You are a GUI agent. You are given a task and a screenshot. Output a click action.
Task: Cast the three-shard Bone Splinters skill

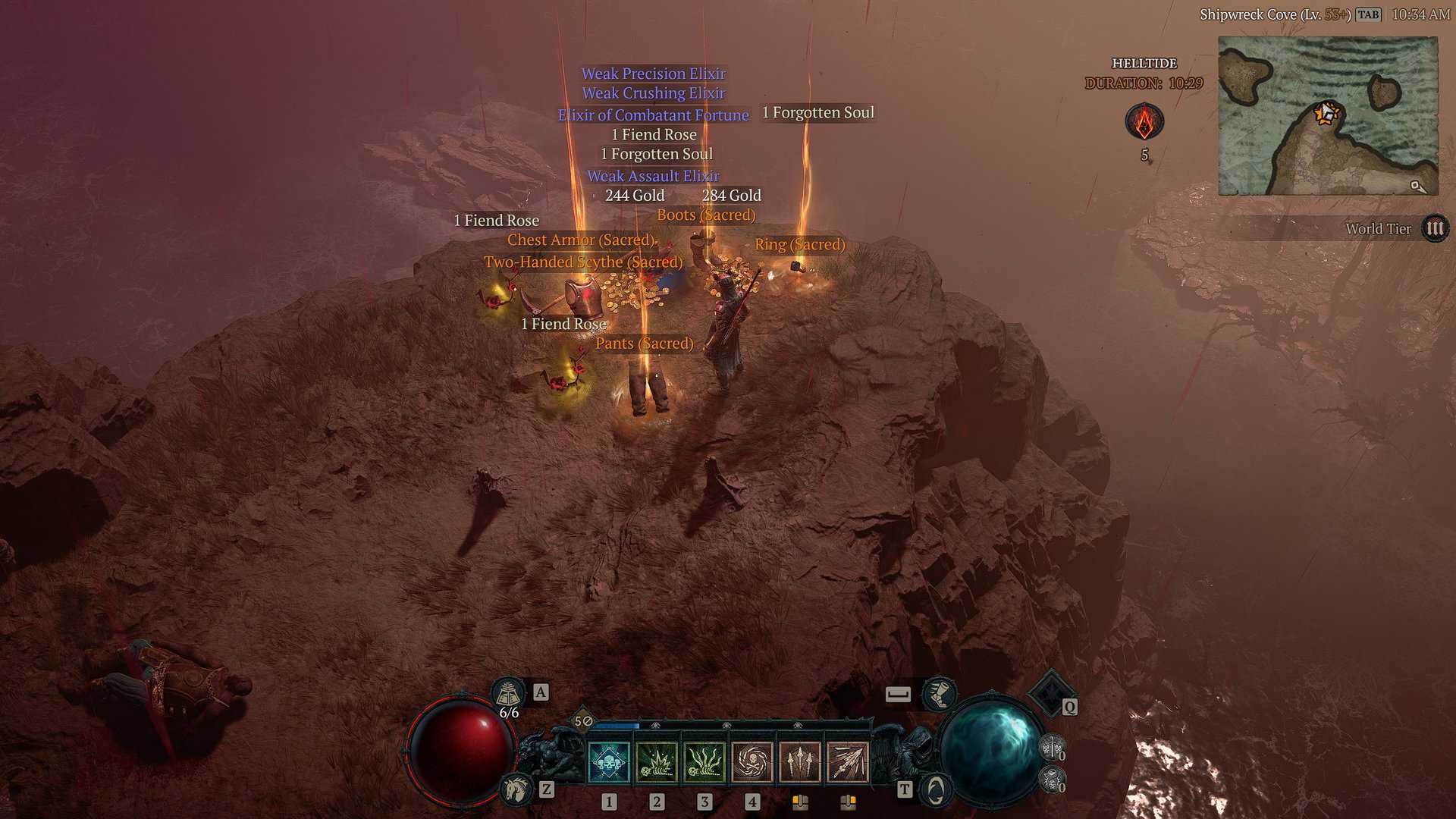tap(800, 761)
